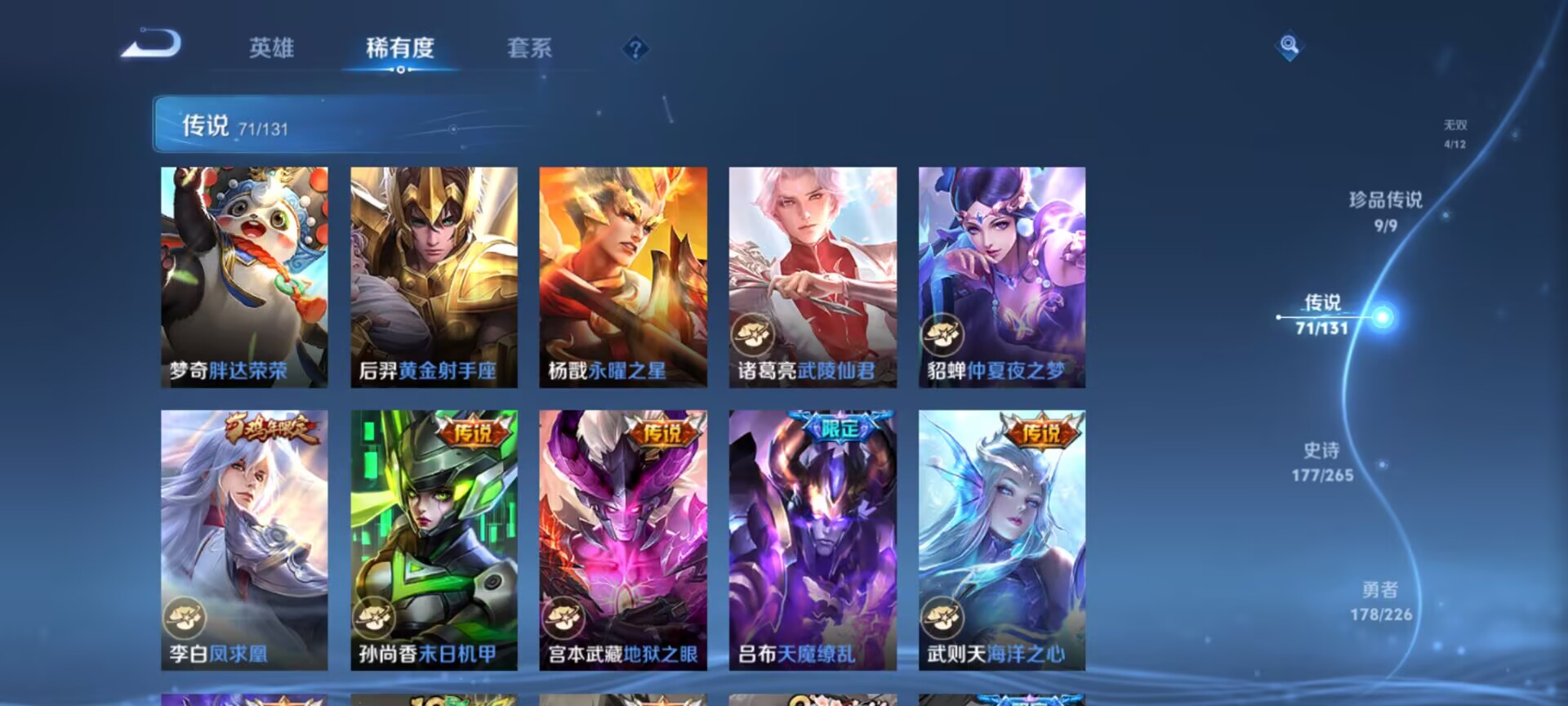Image resolution: width=1568 pixels, height=706 pixels.
Task: Switch to the 套系 tab
Action: (x=530, y=49)
